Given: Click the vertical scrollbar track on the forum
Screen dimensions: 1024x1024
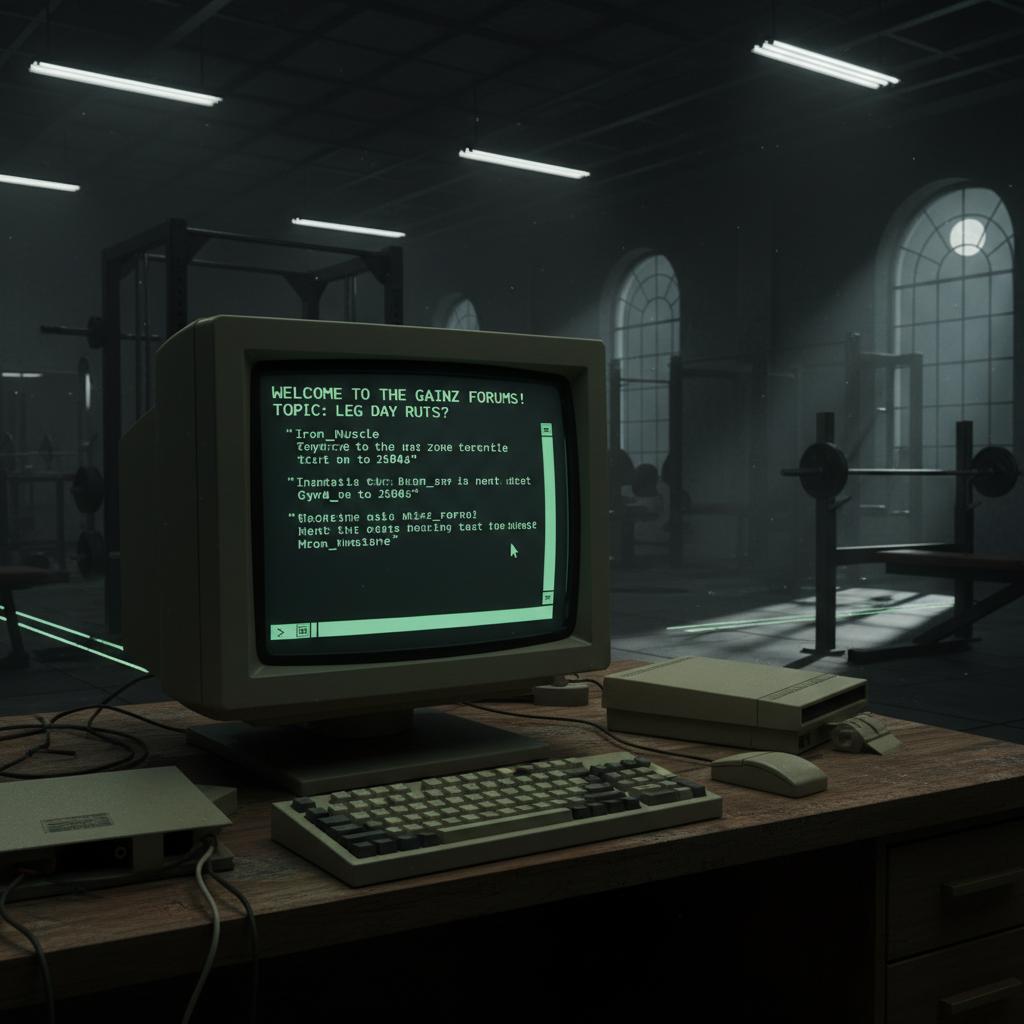Looking at the screenshot, I should (x=547, y=512).
